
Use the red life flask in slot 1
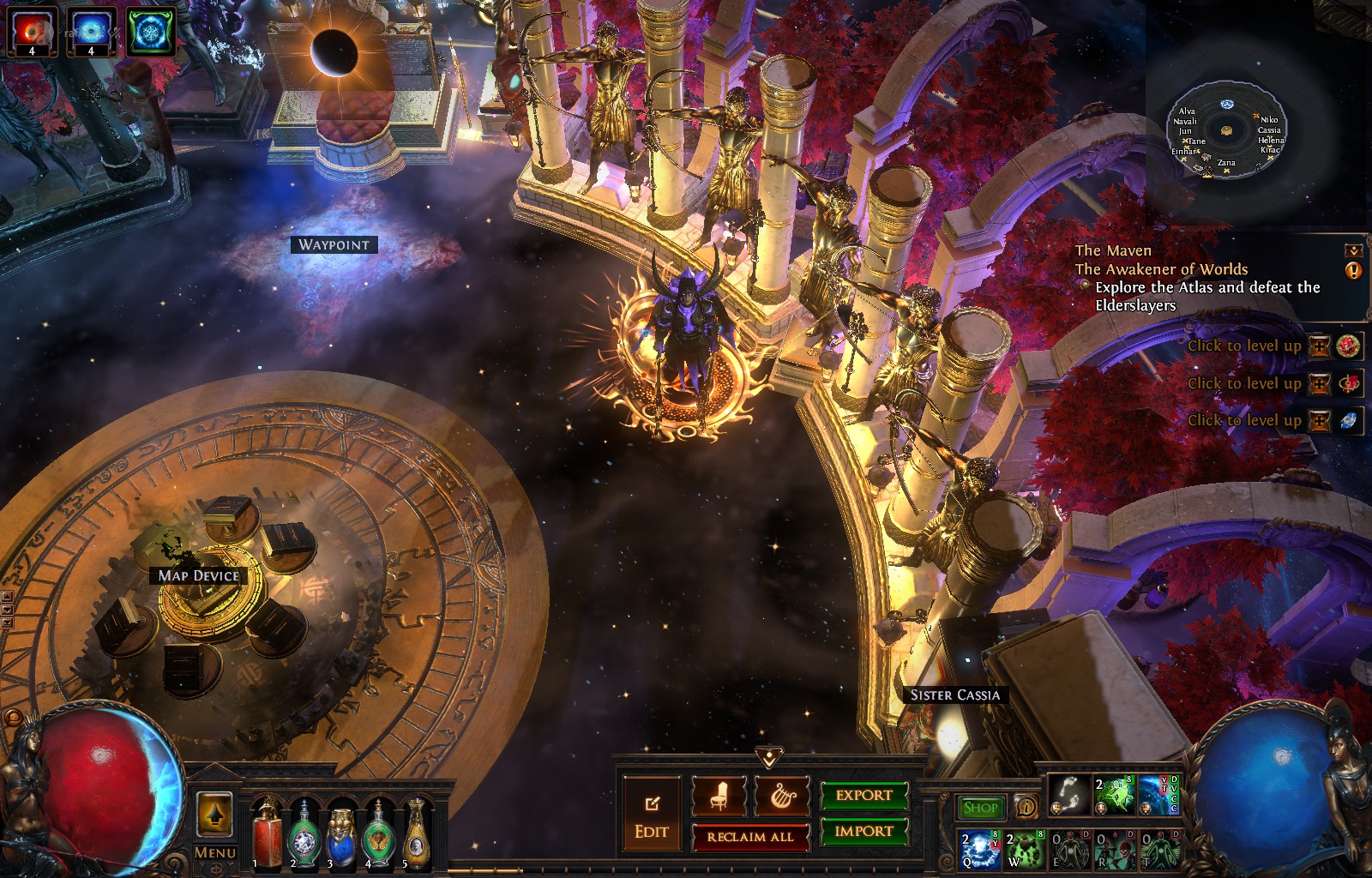267,833
